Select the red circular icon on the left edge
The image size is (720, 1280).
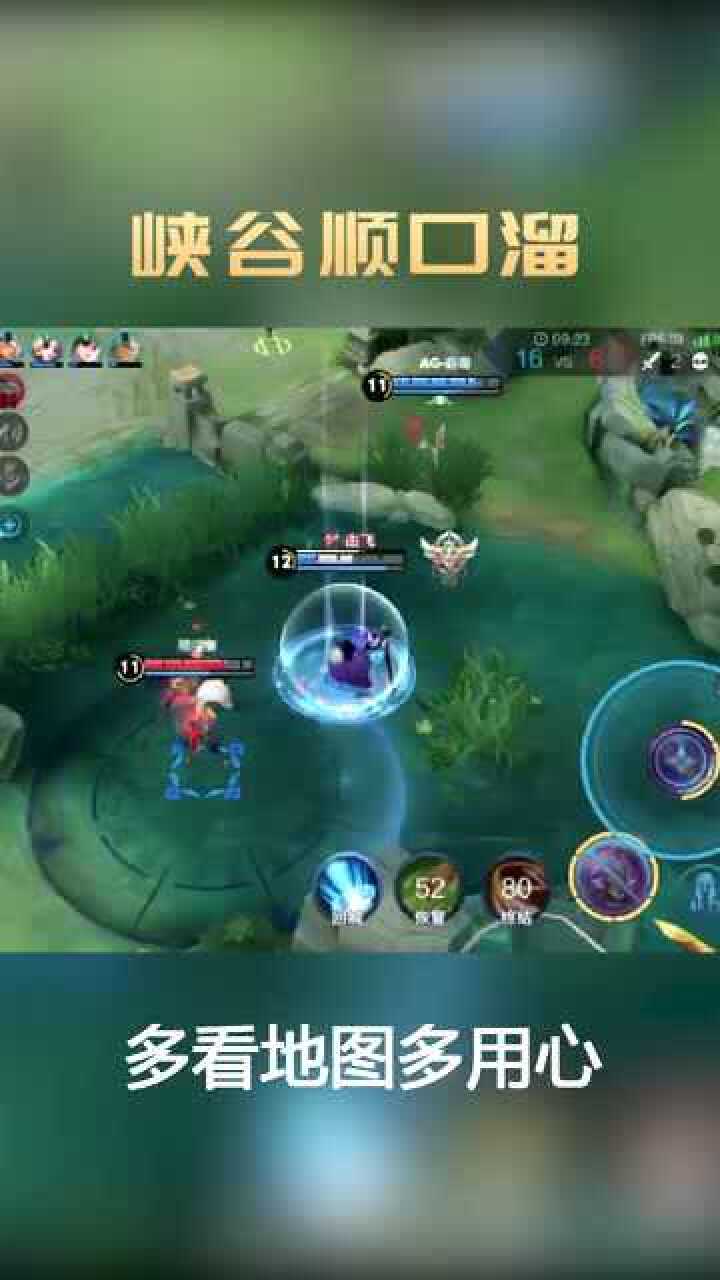click(10, 388)
